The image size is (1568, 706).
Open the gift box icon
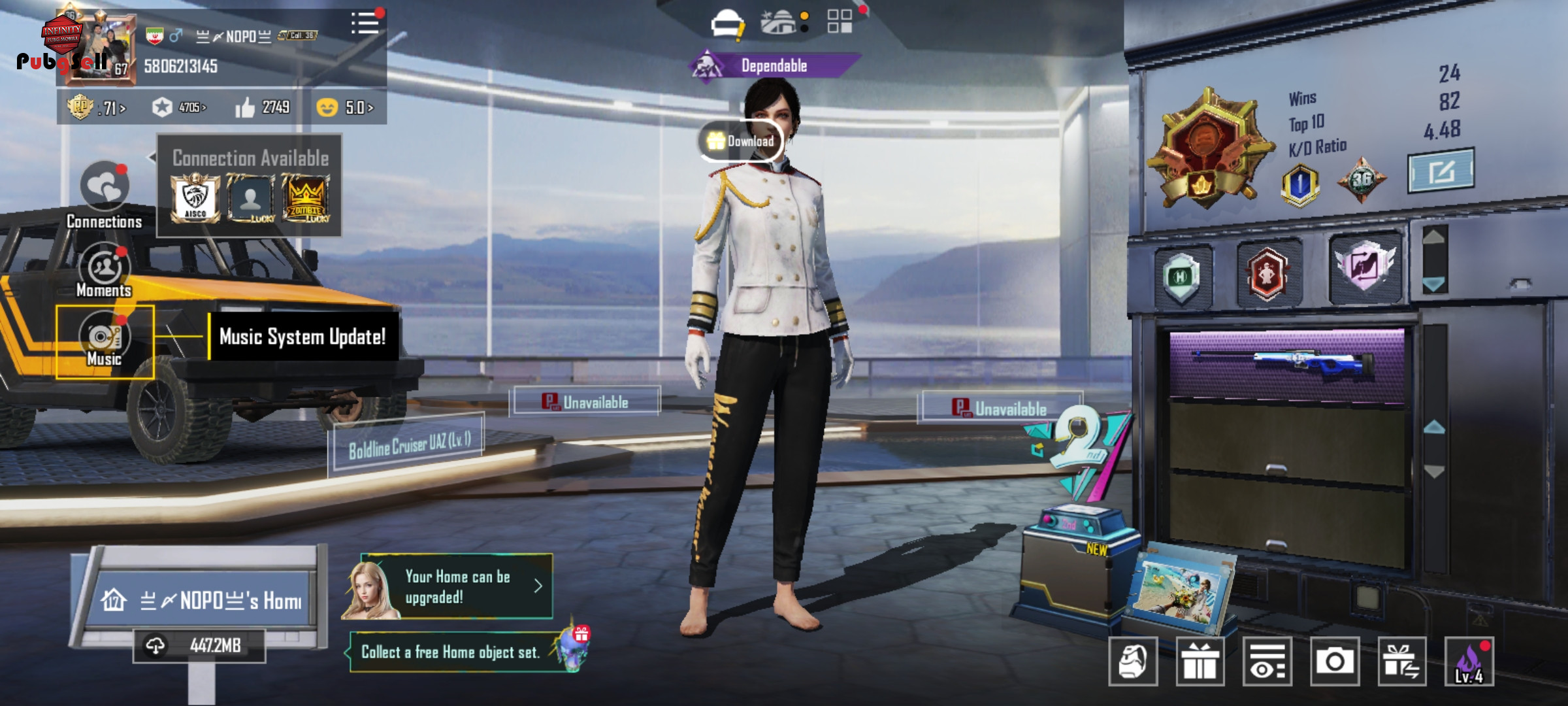pyautogui.click(x=1200, y=662)
